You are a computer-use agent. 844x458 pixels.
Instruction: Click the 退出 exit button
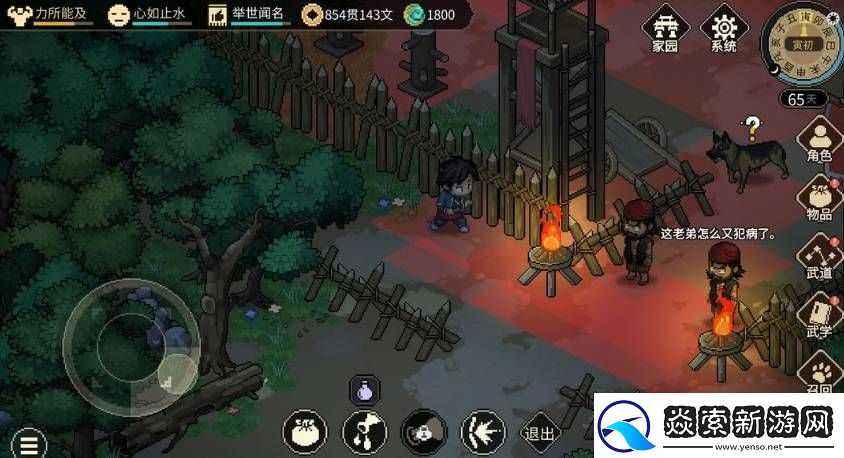(x=540, y=432)
